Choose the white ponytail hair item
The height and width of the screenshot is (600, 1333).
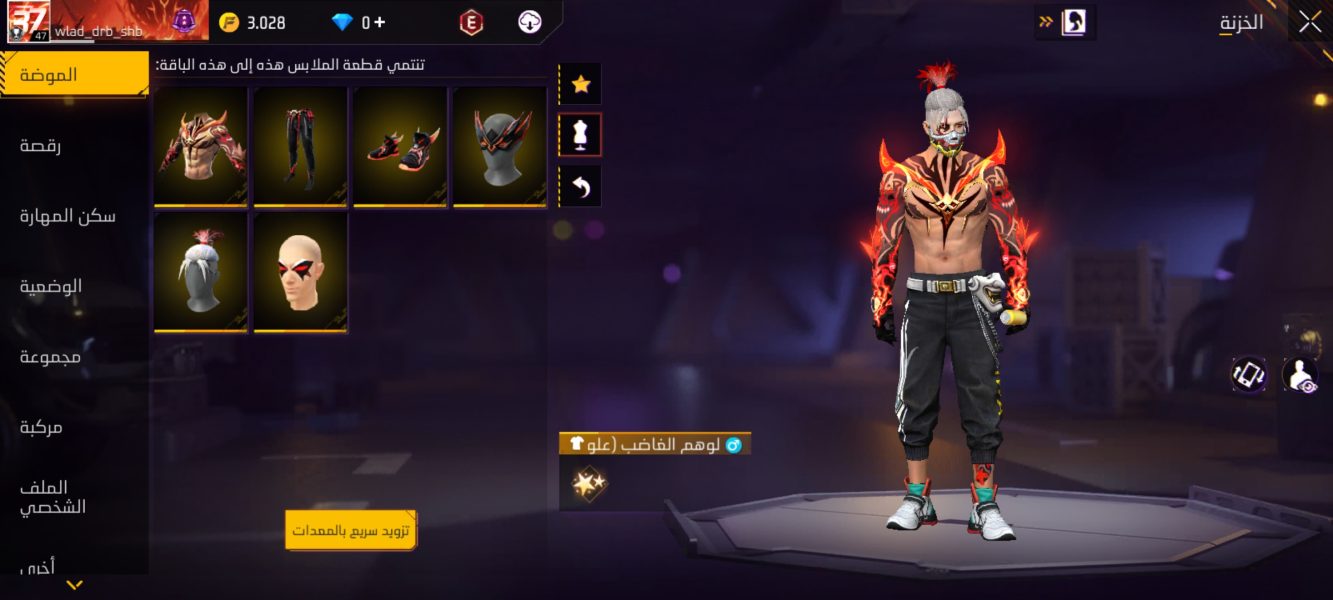(x=201, y=272)
